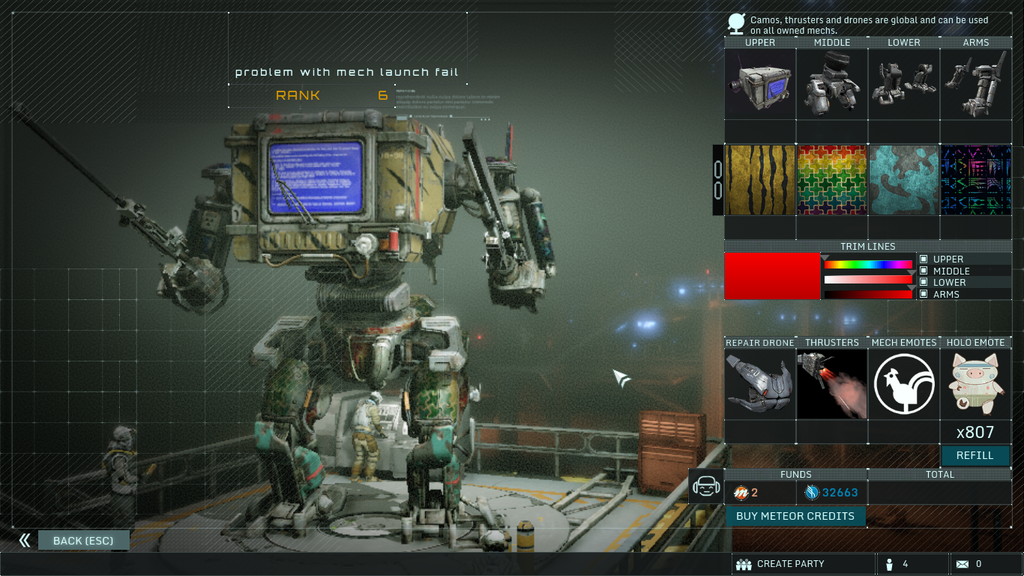Open the Lower mech part slot
This screenshot has height=576, width=1024.
click(904, 84)
